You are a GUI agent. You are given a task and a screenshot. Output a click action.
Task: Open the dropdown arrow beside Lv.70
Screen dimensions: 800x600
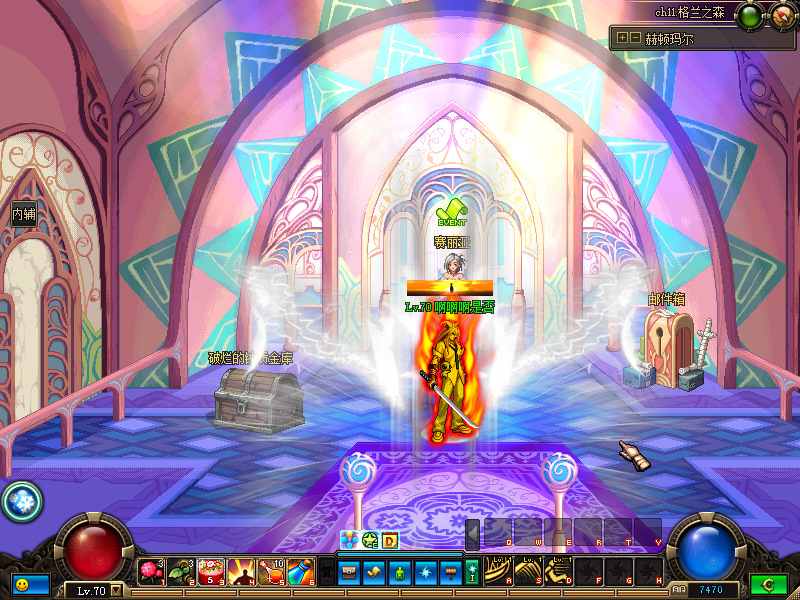117,590
